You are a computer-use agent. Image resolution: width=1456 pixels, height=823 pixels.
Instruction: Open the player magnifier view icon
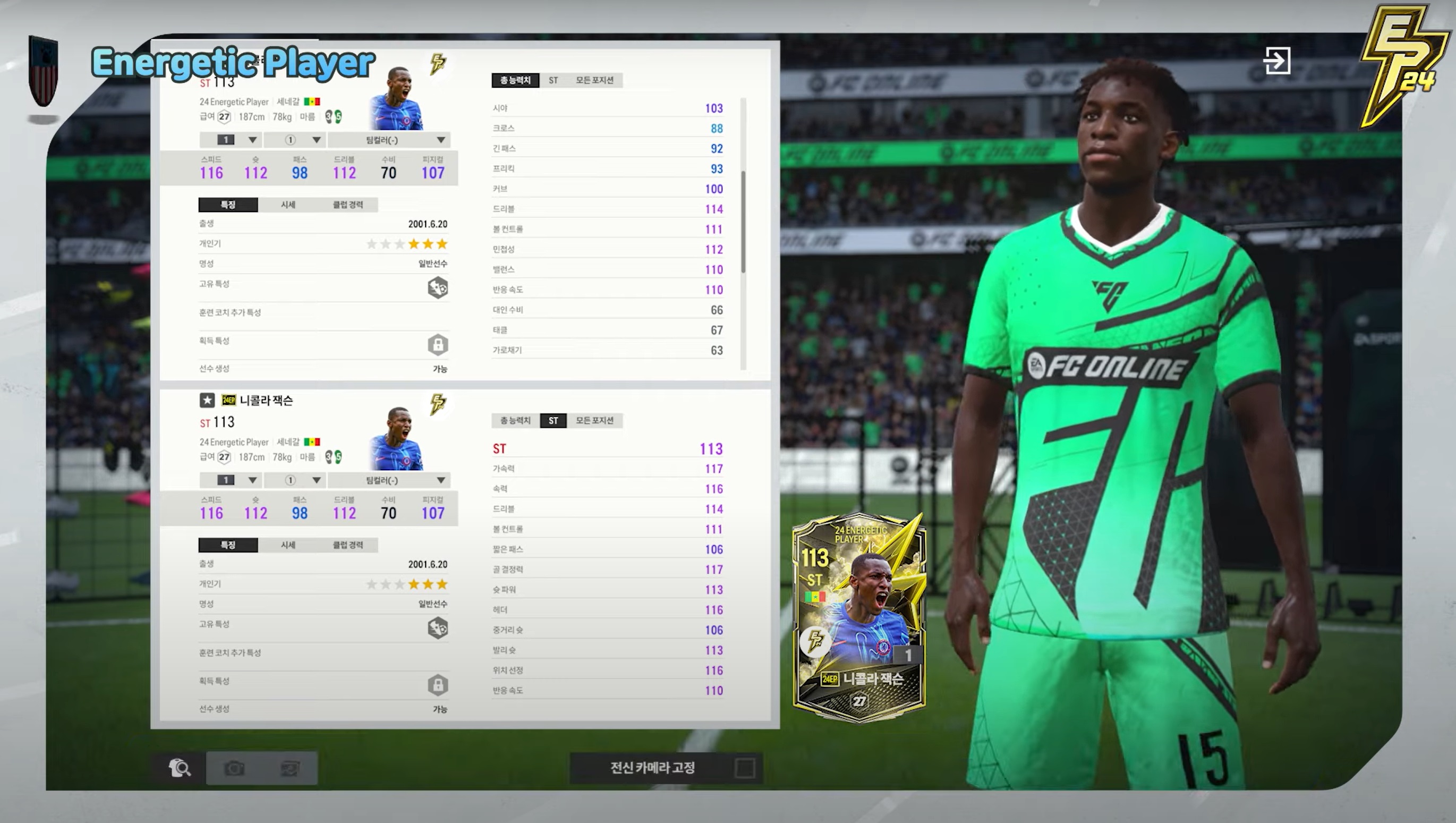coord(180,768)
